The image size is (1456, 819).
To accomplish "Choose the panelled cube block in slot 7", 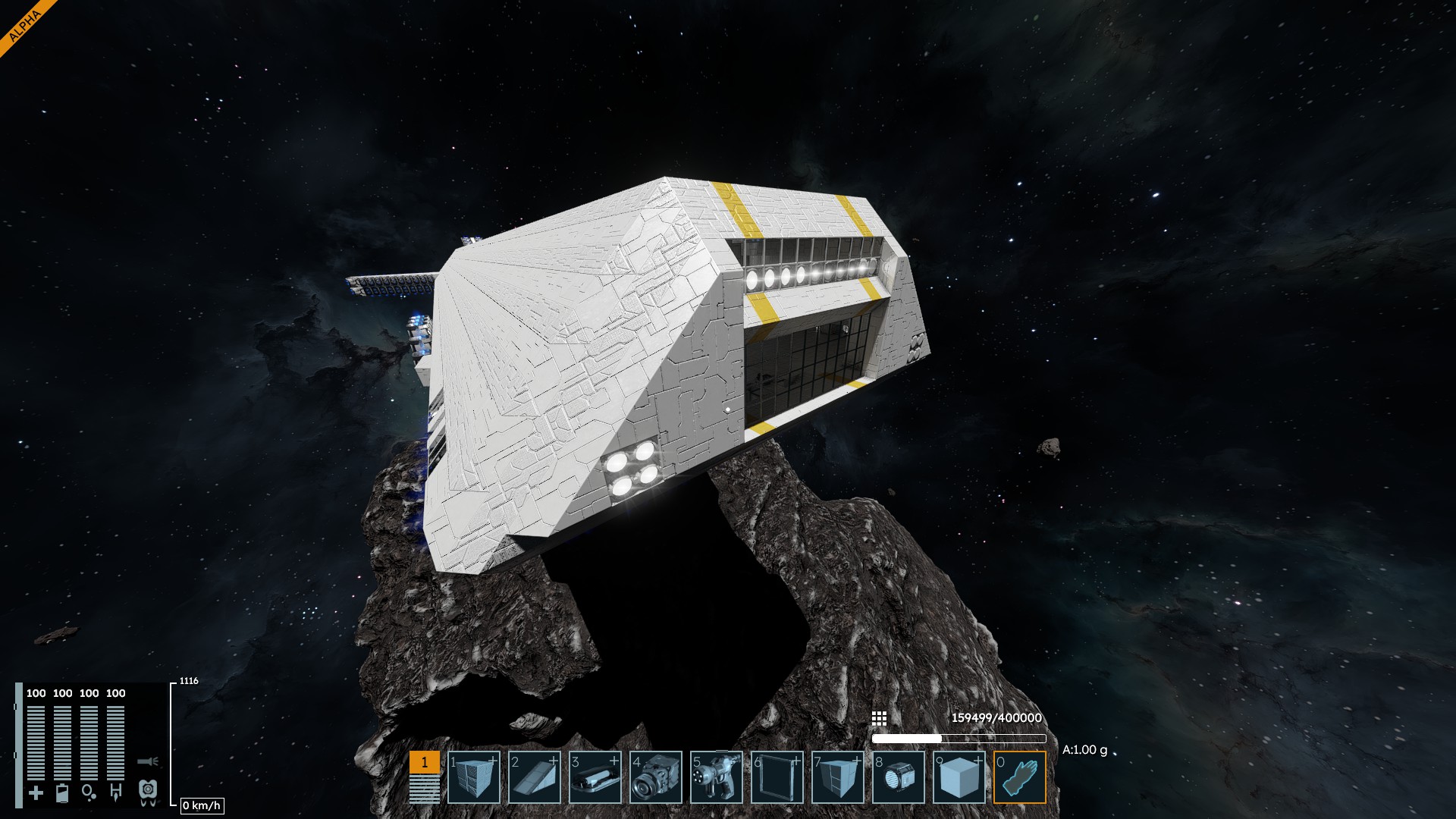I will point(838,777).
